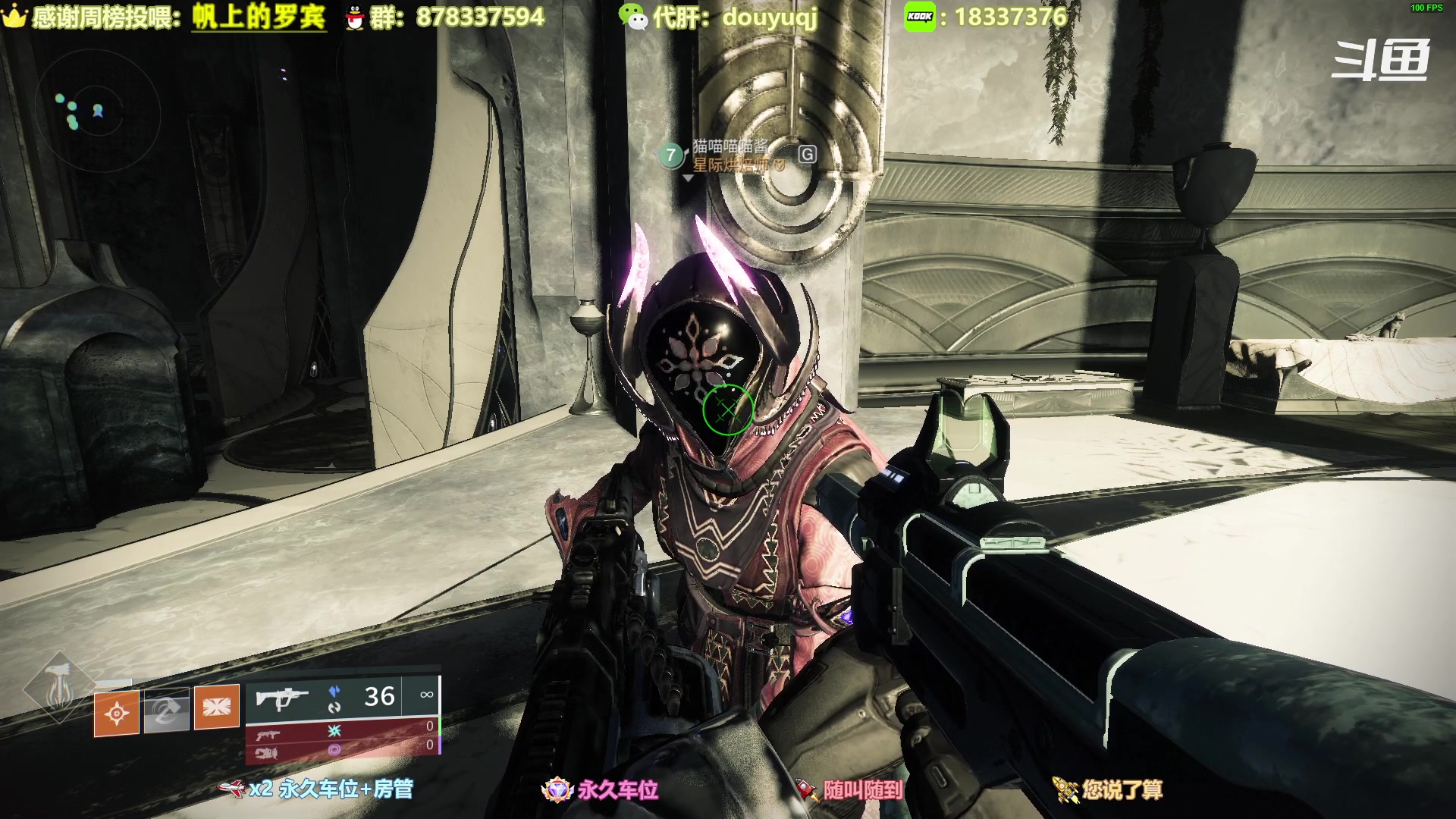Use the orange grenade ability icon
Image resolution: width=1456 pixels, height=819 pixels.
tap(116, 713)
